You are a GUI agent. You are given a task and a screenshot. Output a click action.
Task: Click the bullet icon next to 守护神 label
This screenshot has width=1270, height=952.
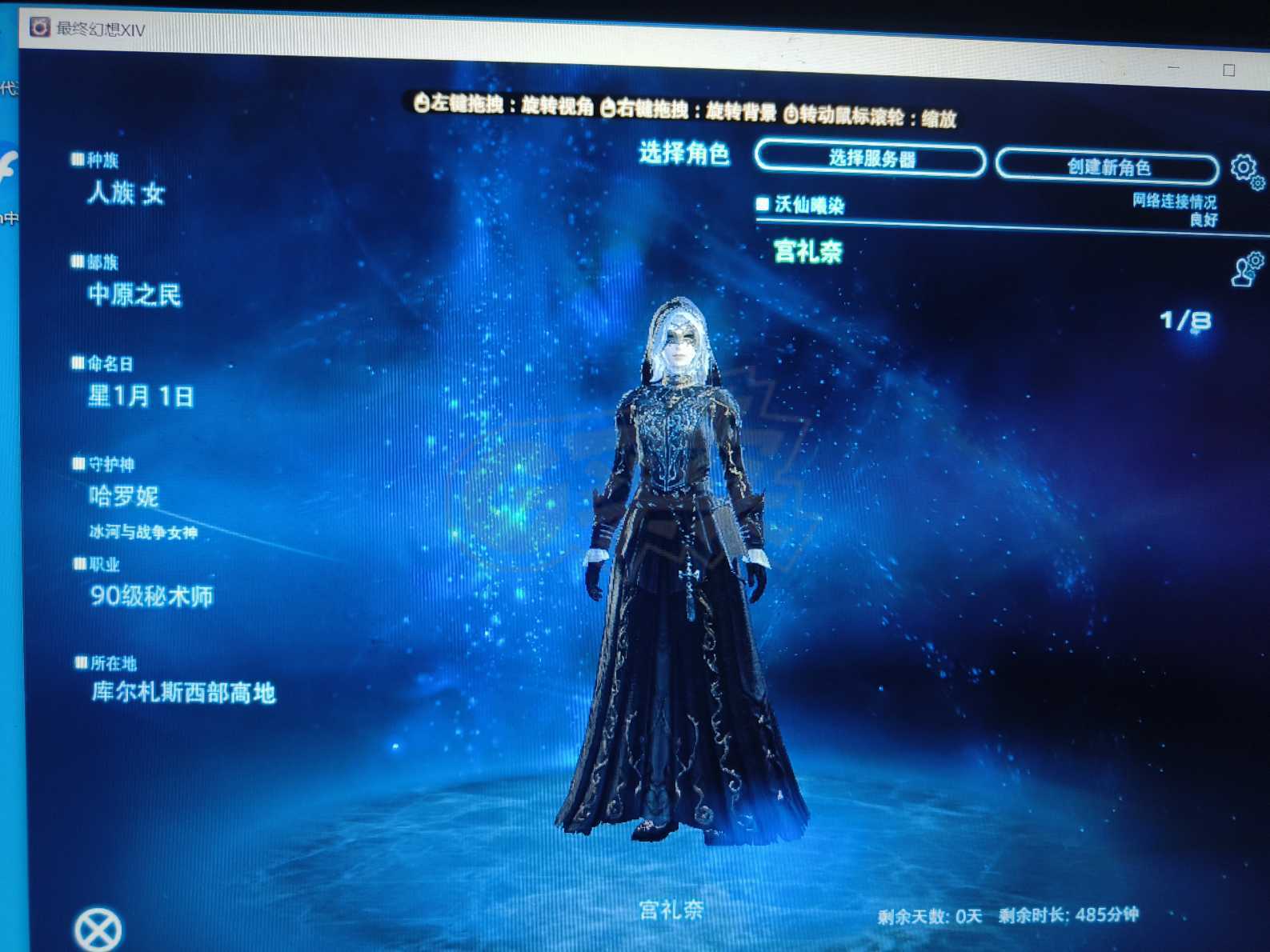tap(78, 462)
